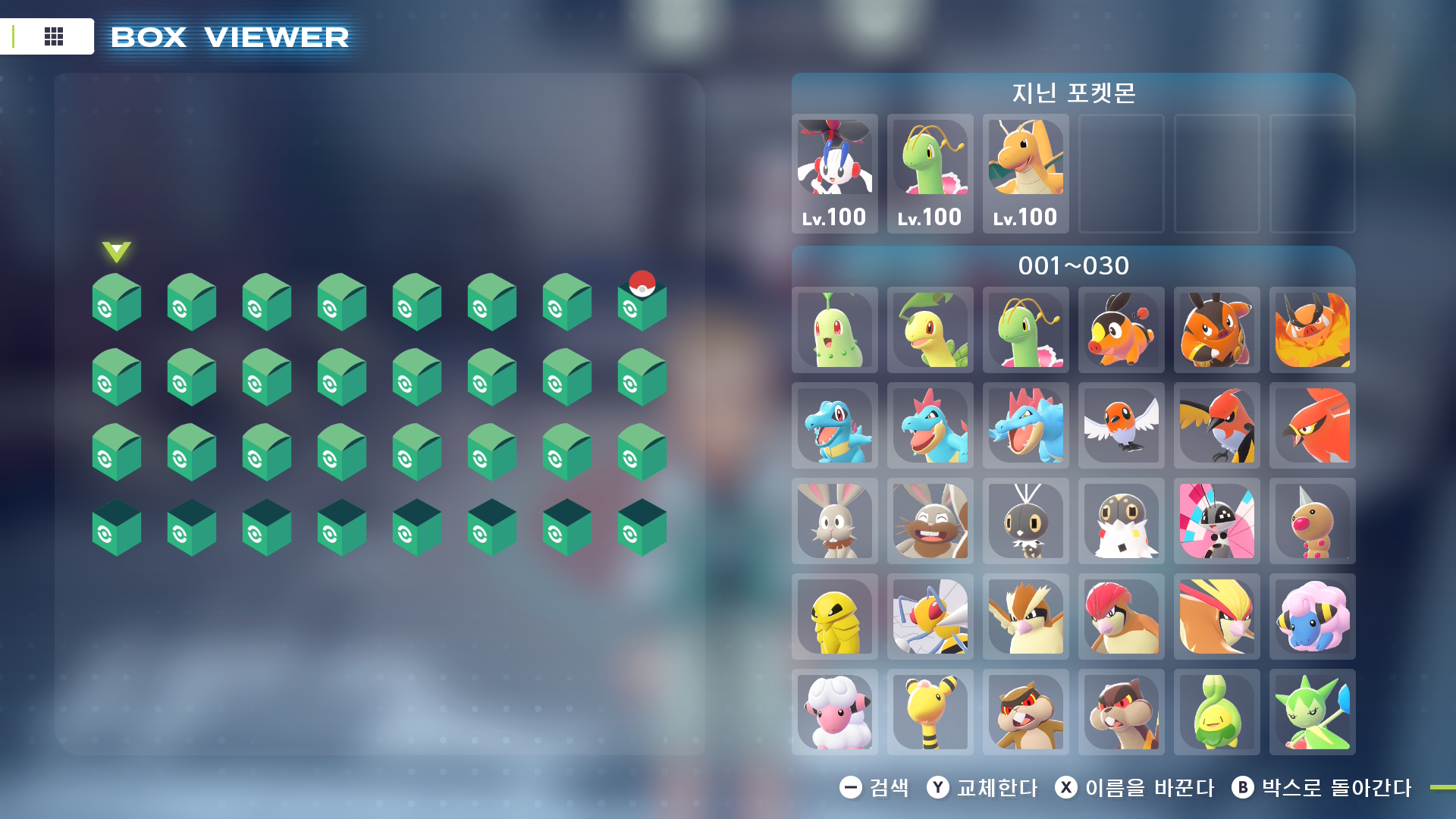Choose Tepig from the box
The width and height of the screenshot is (1456, 819).
pos(1121,330)
